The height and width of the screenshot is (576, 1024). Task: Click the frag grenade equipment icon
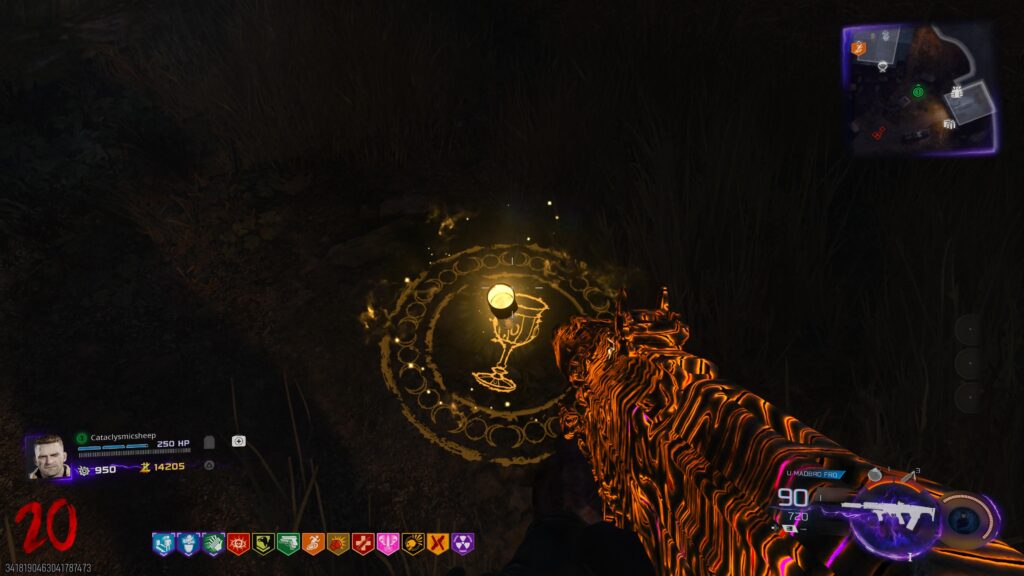point(874,474)
